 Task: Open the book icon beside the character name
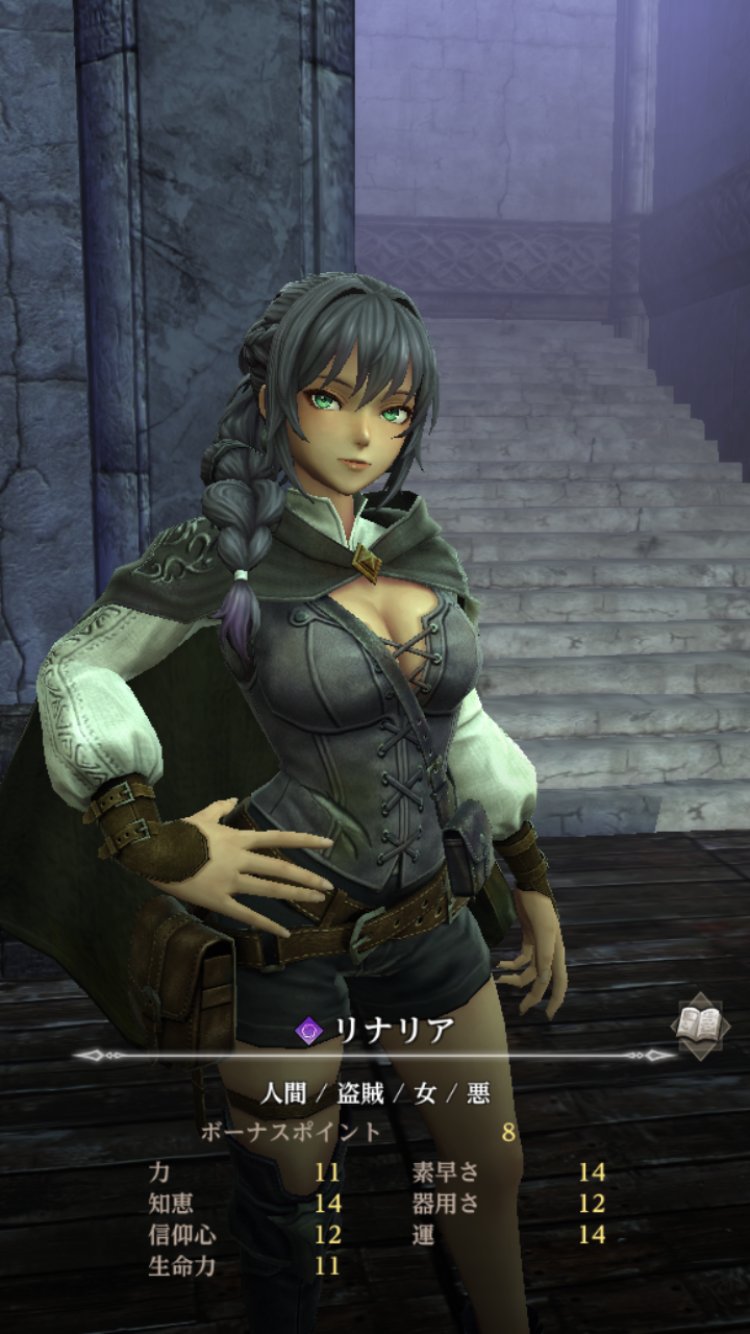click(x=699, y=1023)
